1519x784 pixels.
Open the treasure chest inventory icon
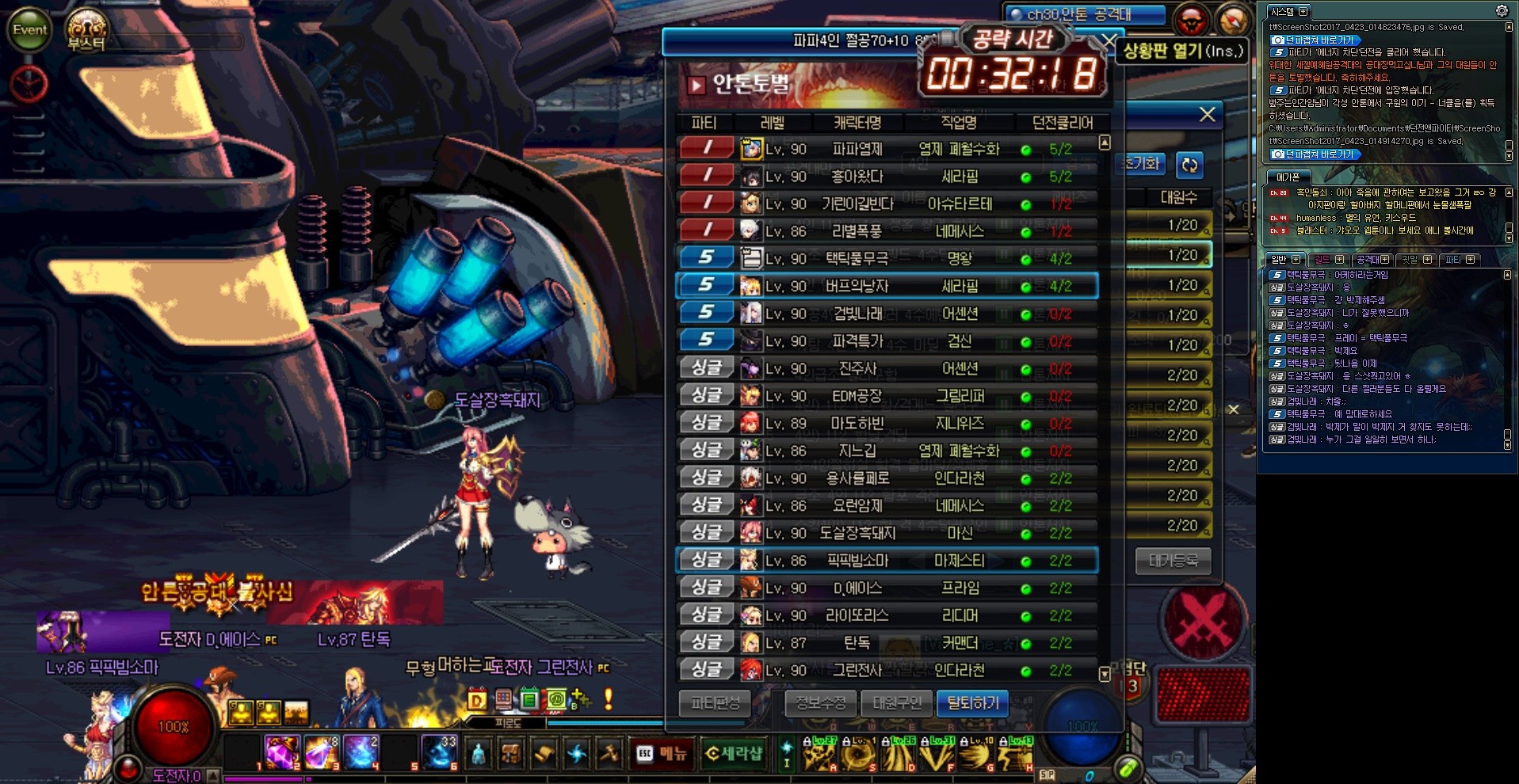click(x=511, y=753)
